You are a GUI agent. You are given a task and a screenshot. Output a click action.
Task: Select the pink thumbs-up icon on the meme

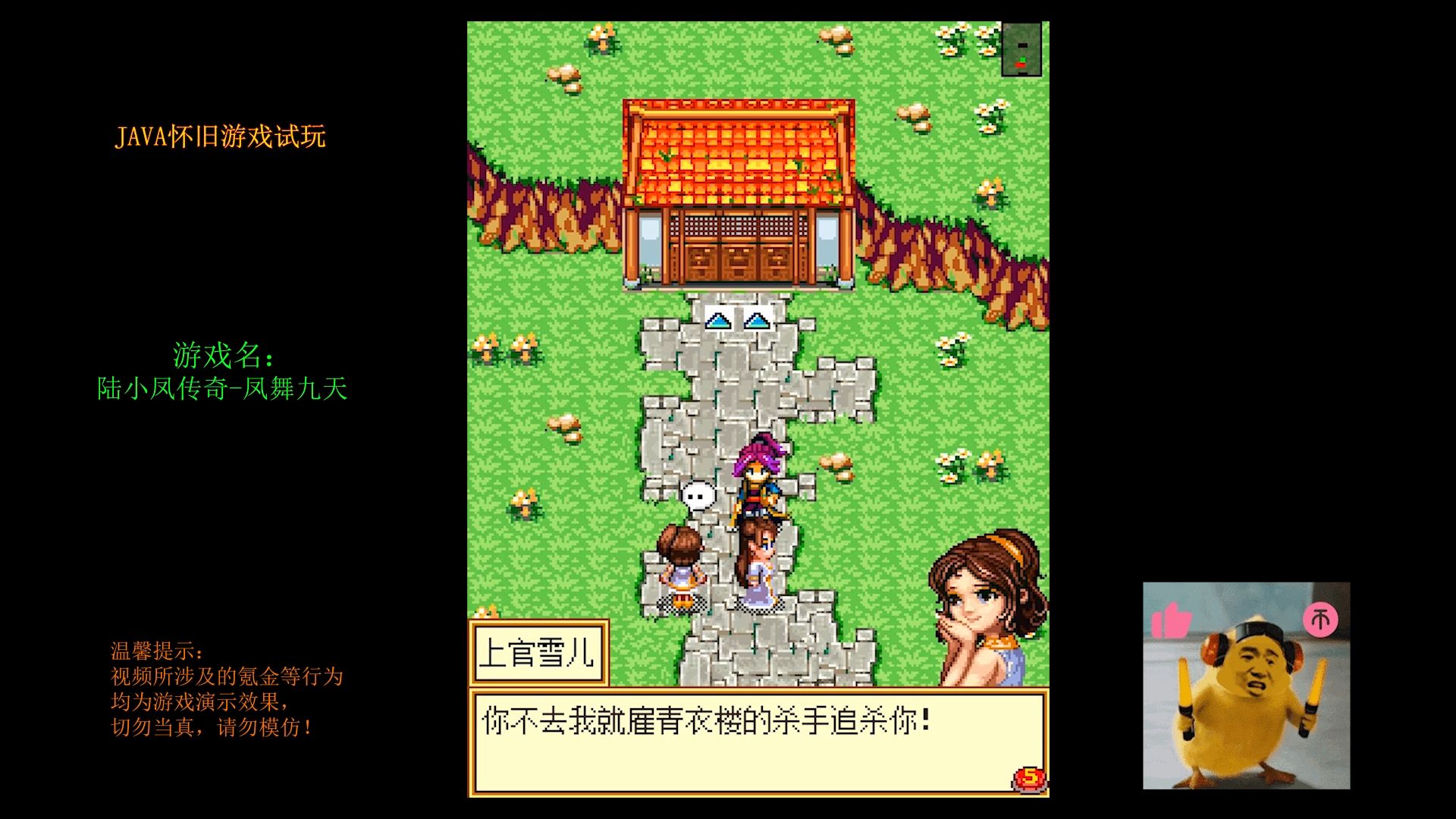tap(1172, 620)
